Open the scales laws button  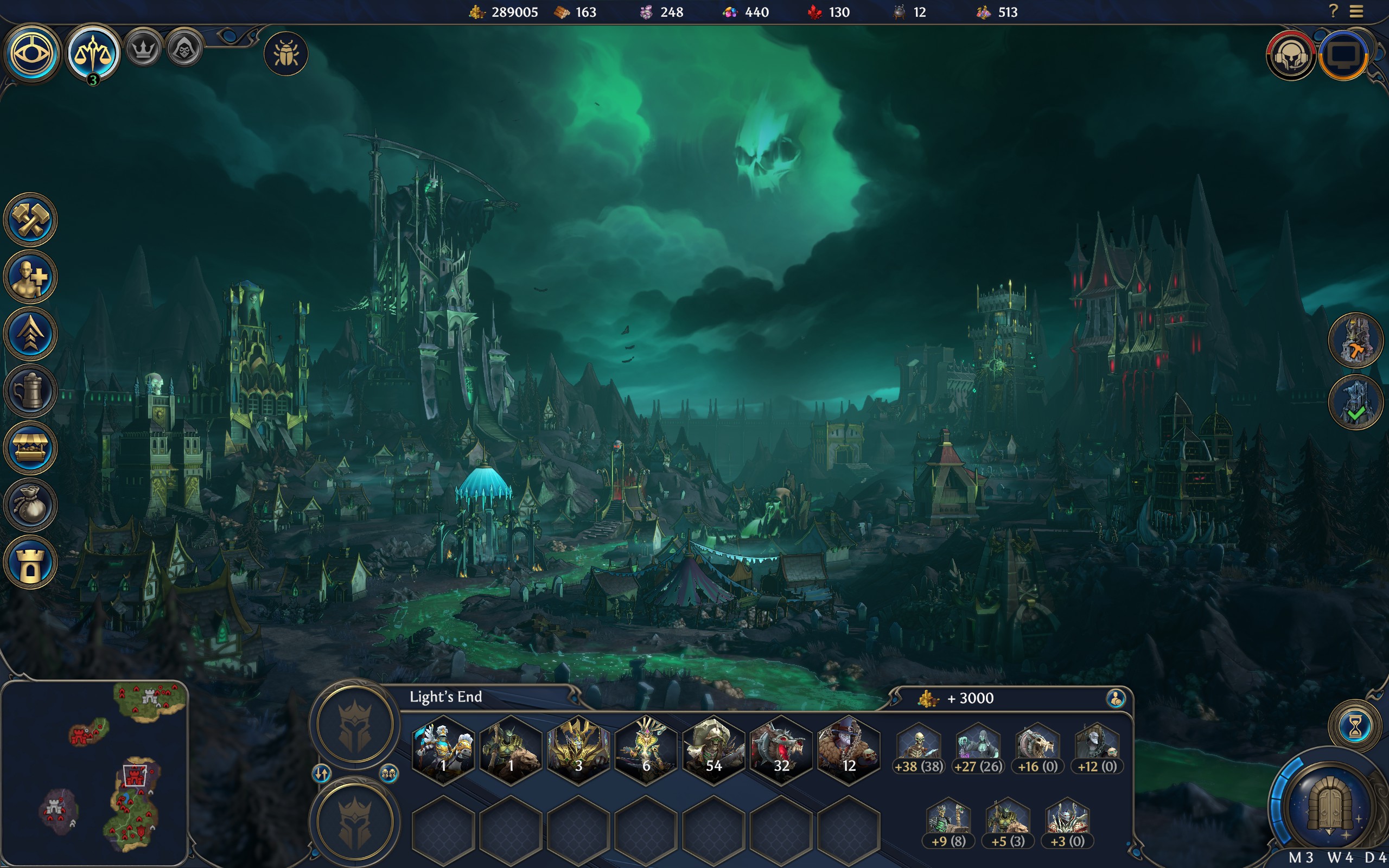93,54
